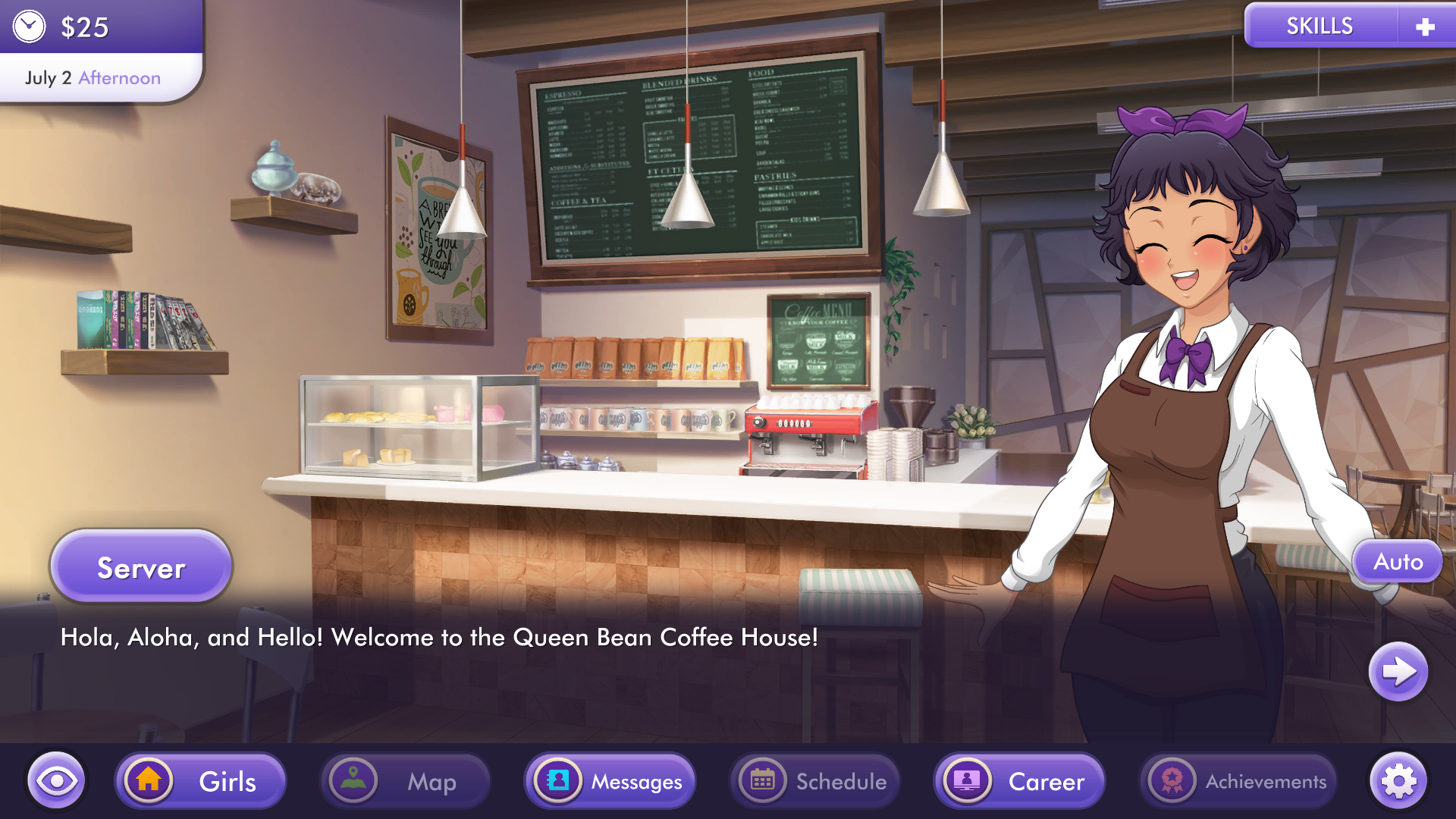
Task: Advance dialogue with the arrow button
Action: click(1398, 672)
